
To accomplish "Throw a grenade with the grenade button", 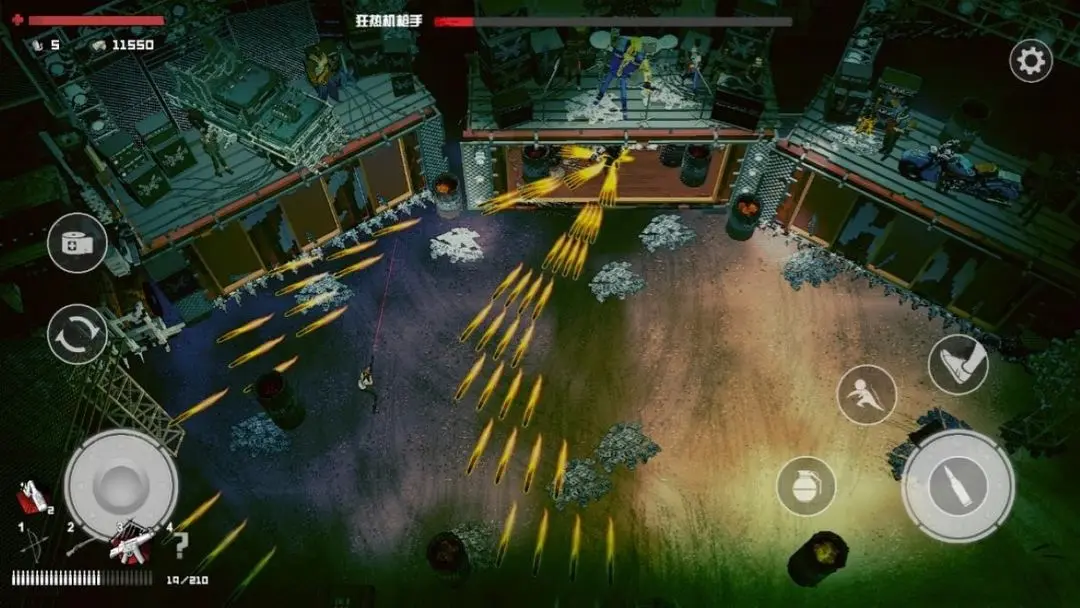I will (x=806, y=486).
